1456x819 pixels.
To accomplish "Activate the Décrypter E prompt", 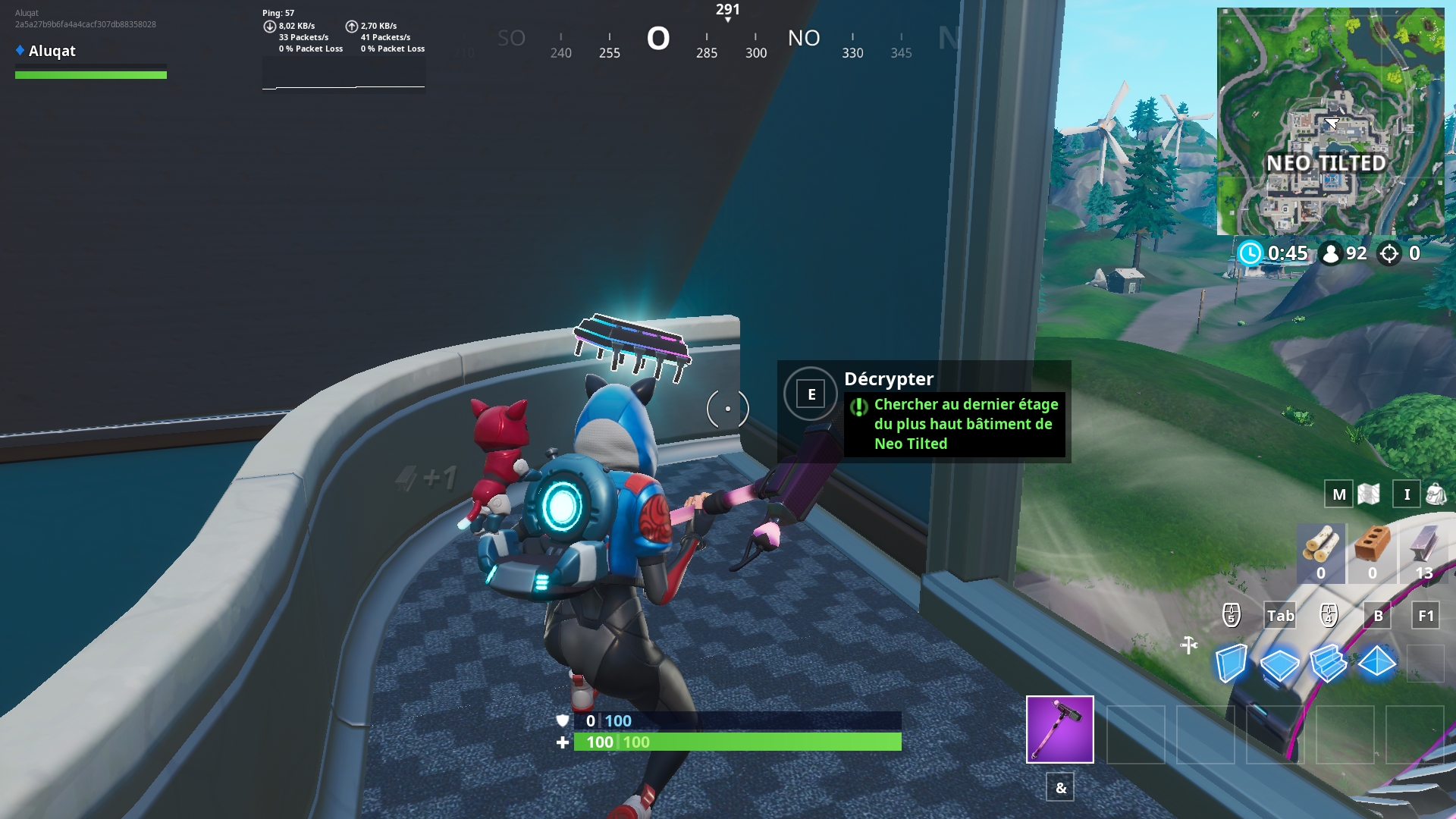I will (811, 394).
